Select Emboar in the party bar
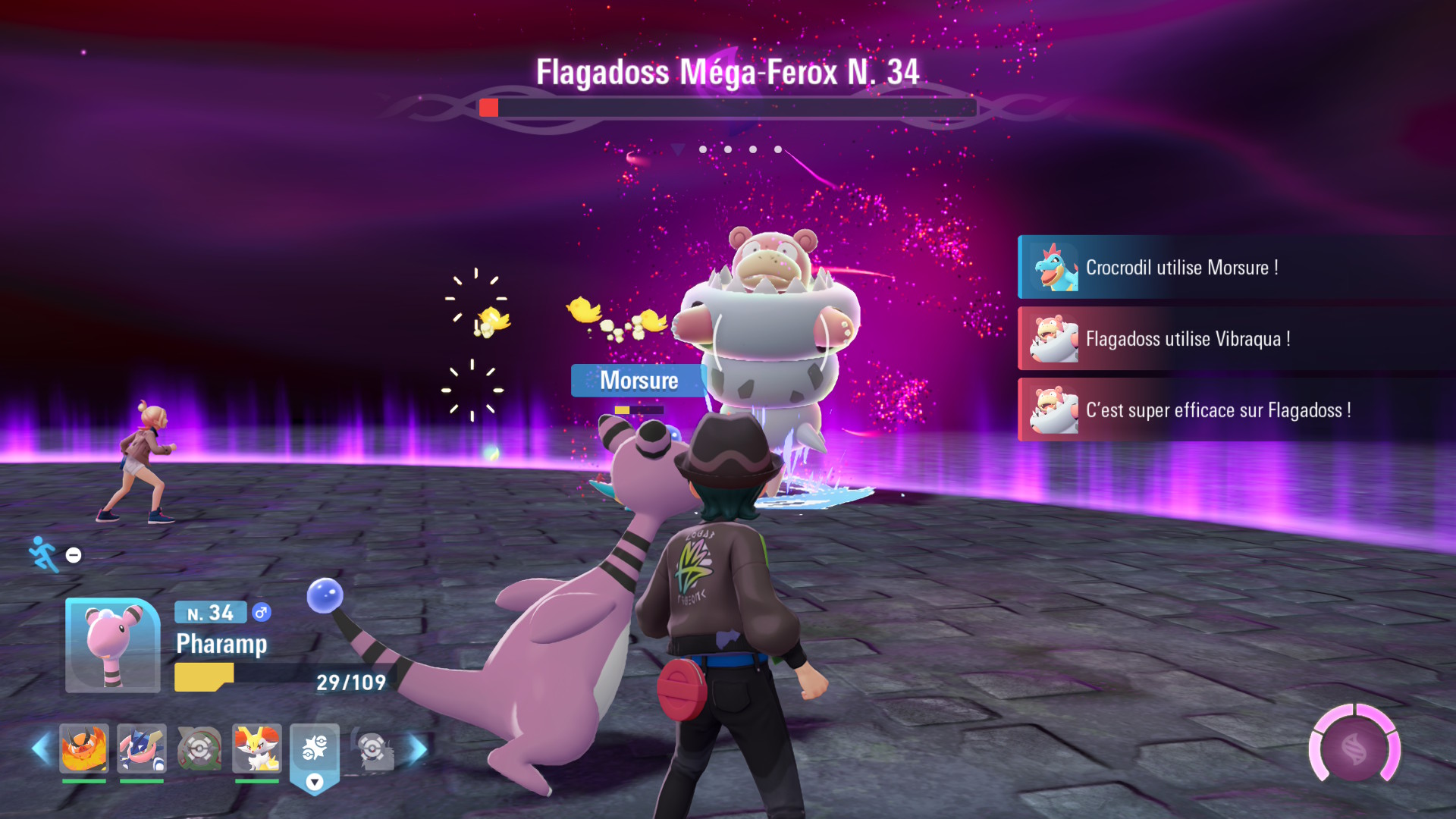1456x819 pixels. point(84,748)
